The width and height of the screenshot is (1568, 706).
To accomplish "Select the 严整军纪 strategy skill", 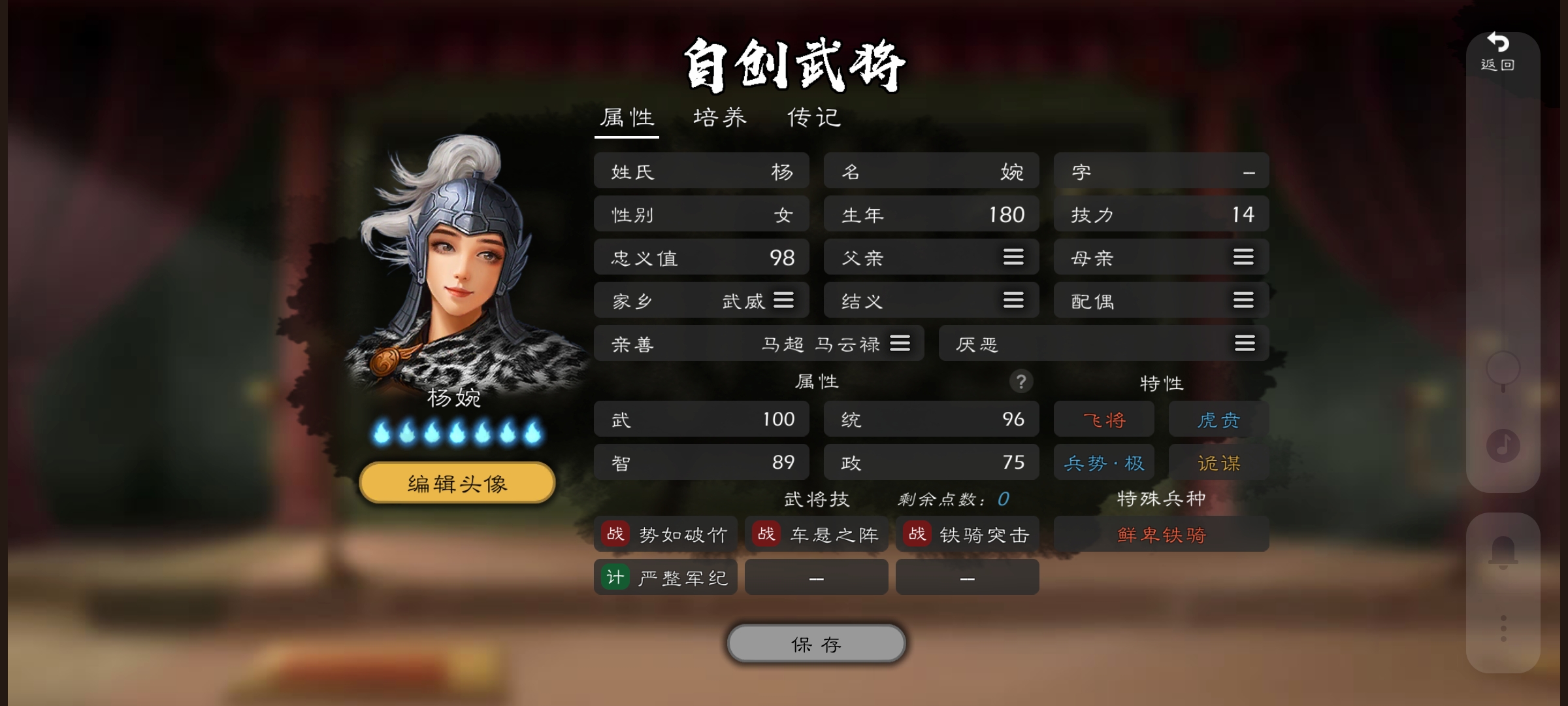I will pyautogui.click(x=665, y=577).
